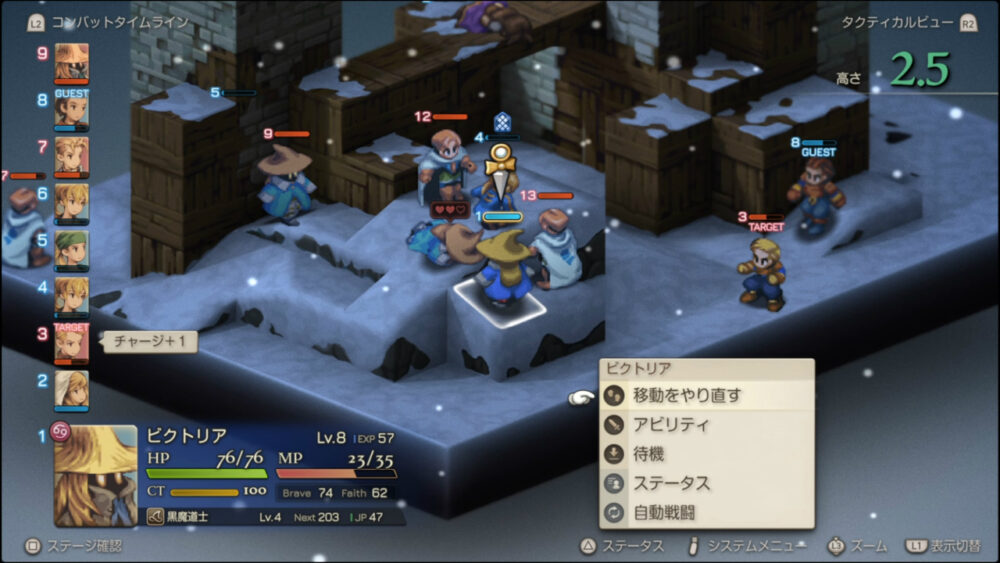This screenshot has height=563, width=1000.
Task: Activate 自動戦闘 auto-battle option
Action: (x=663, y=512)
